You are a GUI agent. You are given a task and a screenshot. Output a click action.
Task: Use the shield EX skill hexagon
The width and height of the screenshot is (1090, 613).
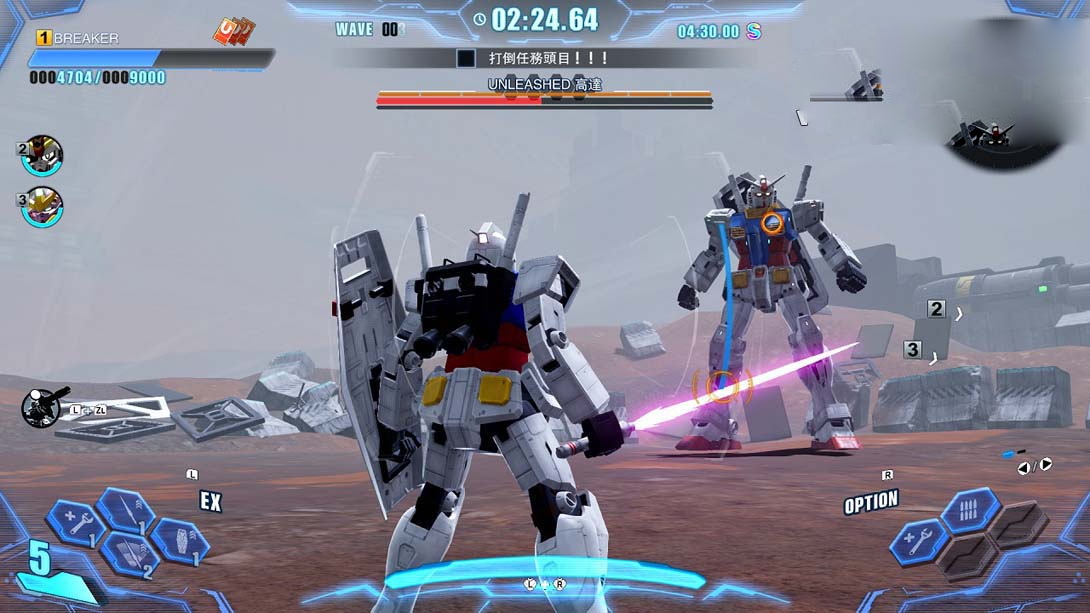[x=180, y=541]
